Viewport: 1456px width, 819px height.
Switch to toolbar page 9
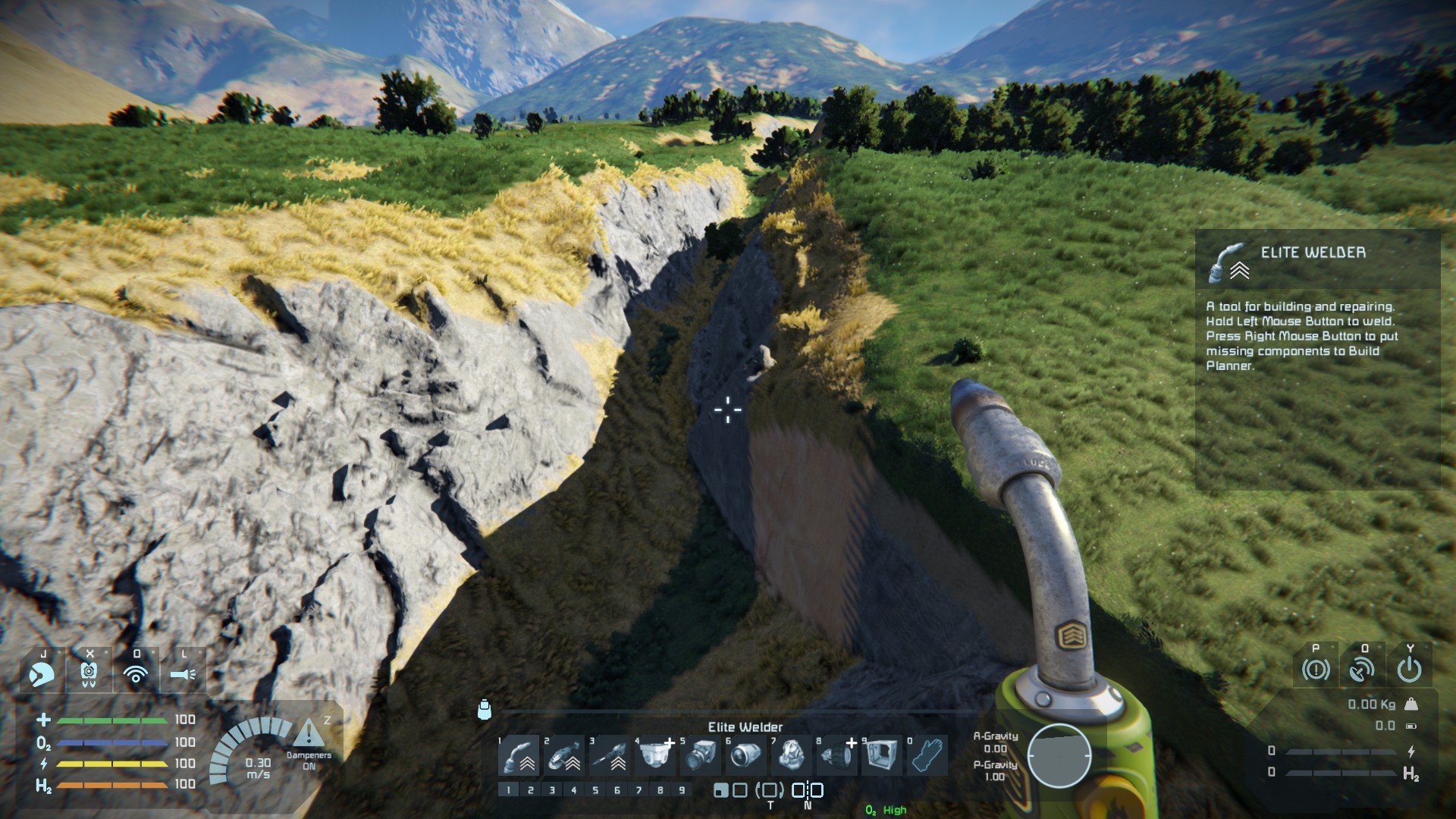coord(682,790)
